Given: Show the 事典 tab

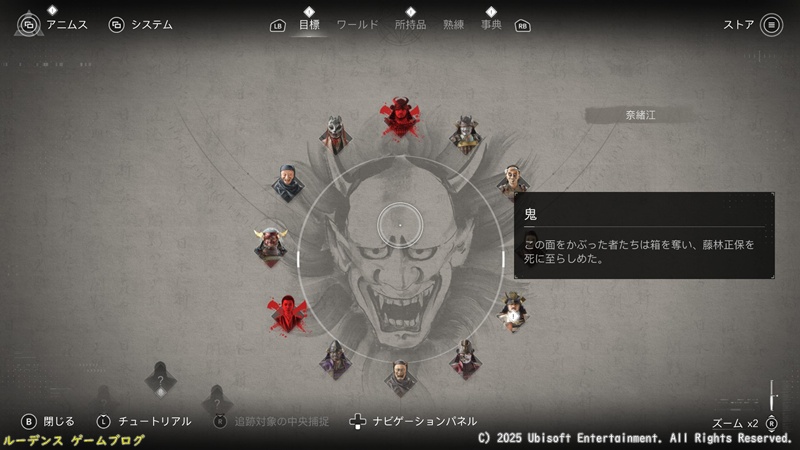Looking at the screenshot, I should (491, 25).
